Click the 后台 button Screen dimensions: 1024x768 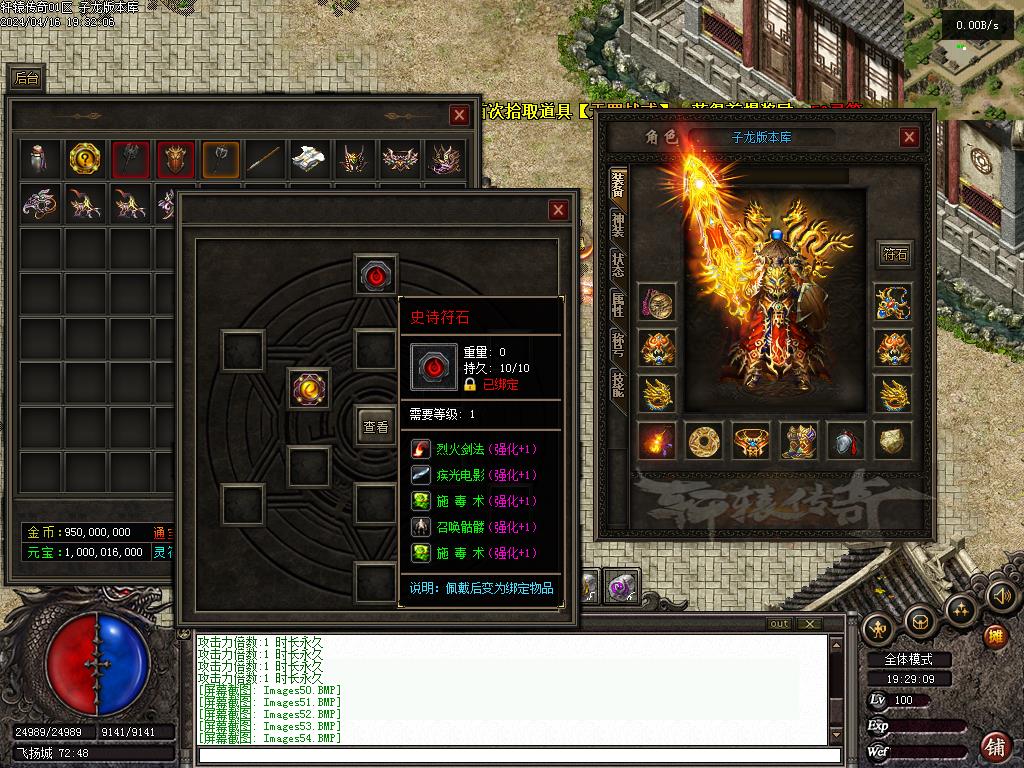(x=26, y=77)
